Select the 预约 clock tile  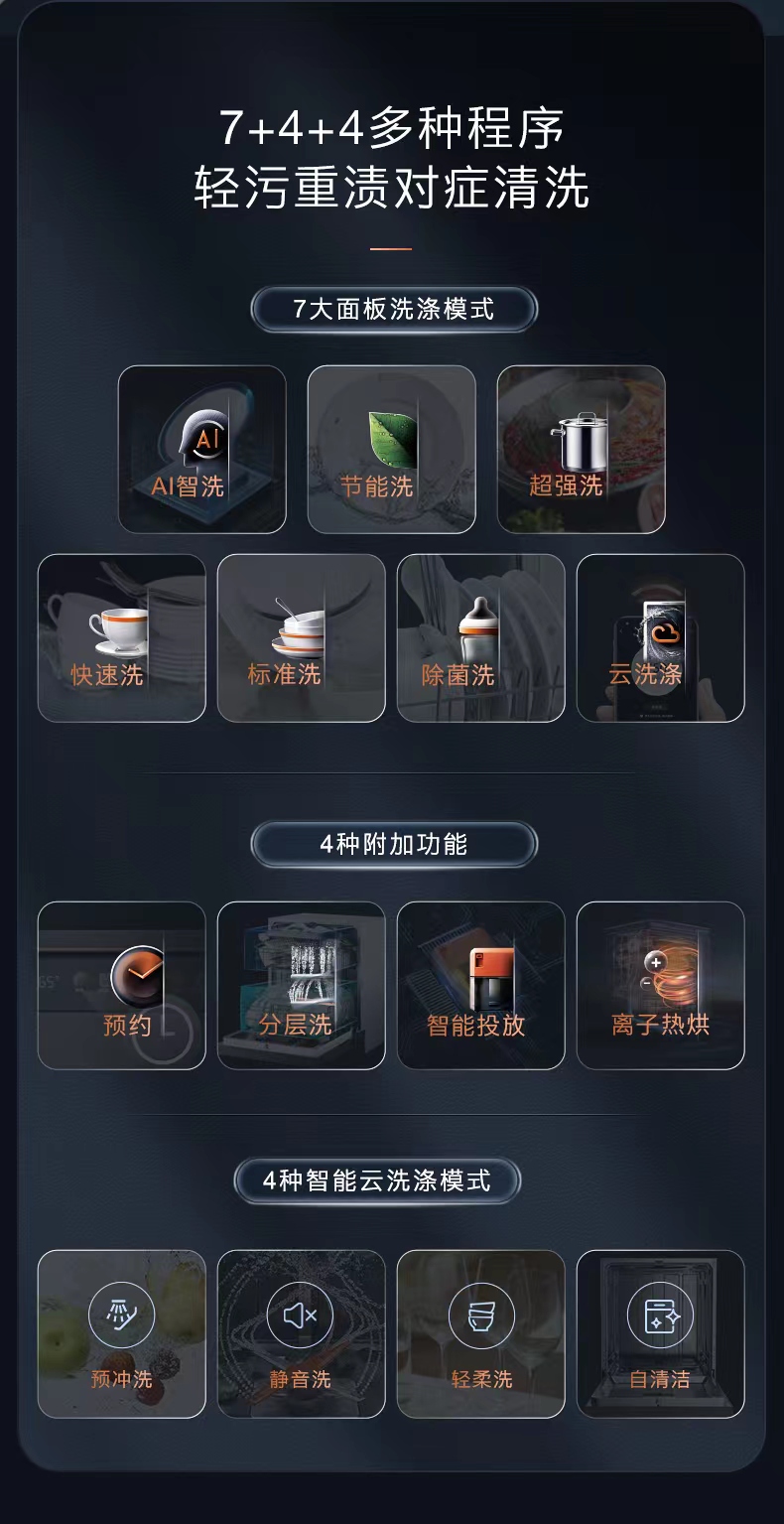[122, 986]
